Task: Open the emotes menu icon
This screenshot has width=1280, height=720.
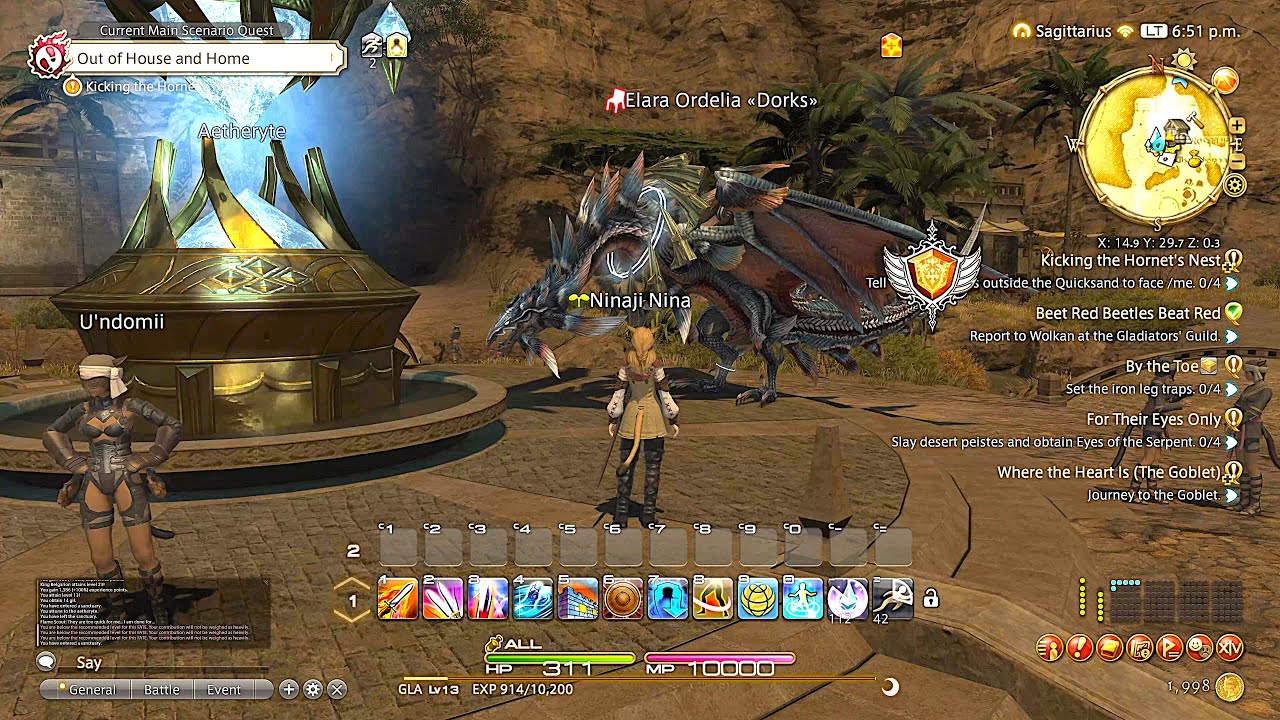Action: 1200,650
